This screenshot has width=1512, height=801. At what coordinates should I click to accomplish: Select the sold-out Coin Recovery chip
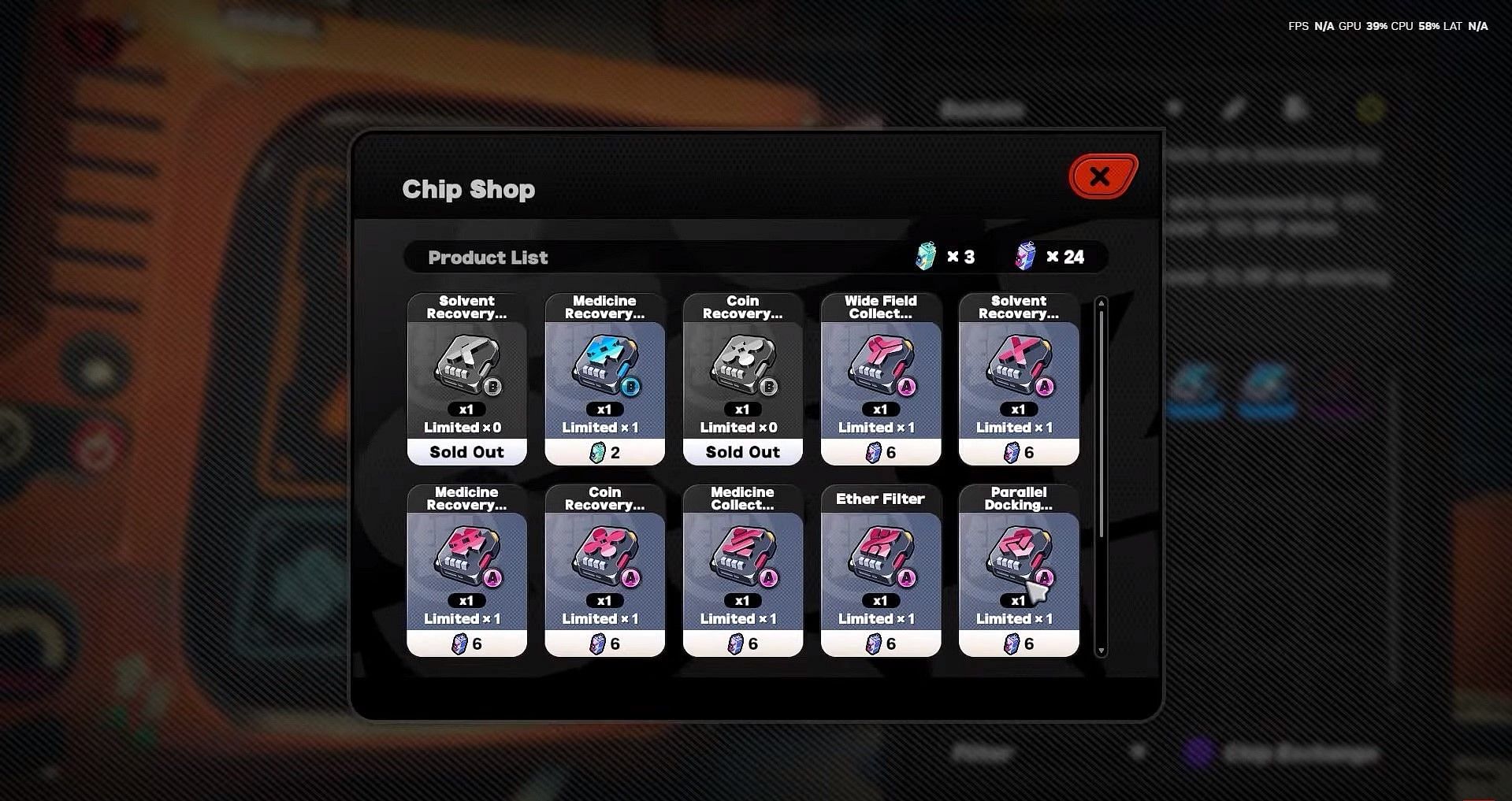pyautogui.click(x=742, y=379)
